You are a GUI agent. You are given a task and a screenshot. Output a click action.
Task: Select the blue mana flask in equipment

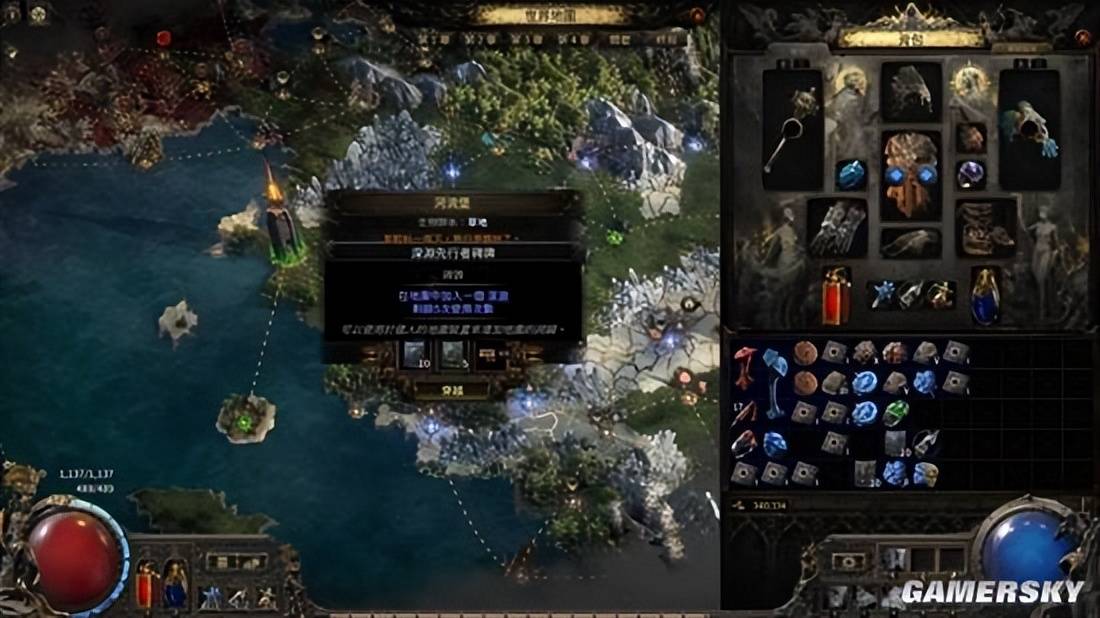point(985,294)
